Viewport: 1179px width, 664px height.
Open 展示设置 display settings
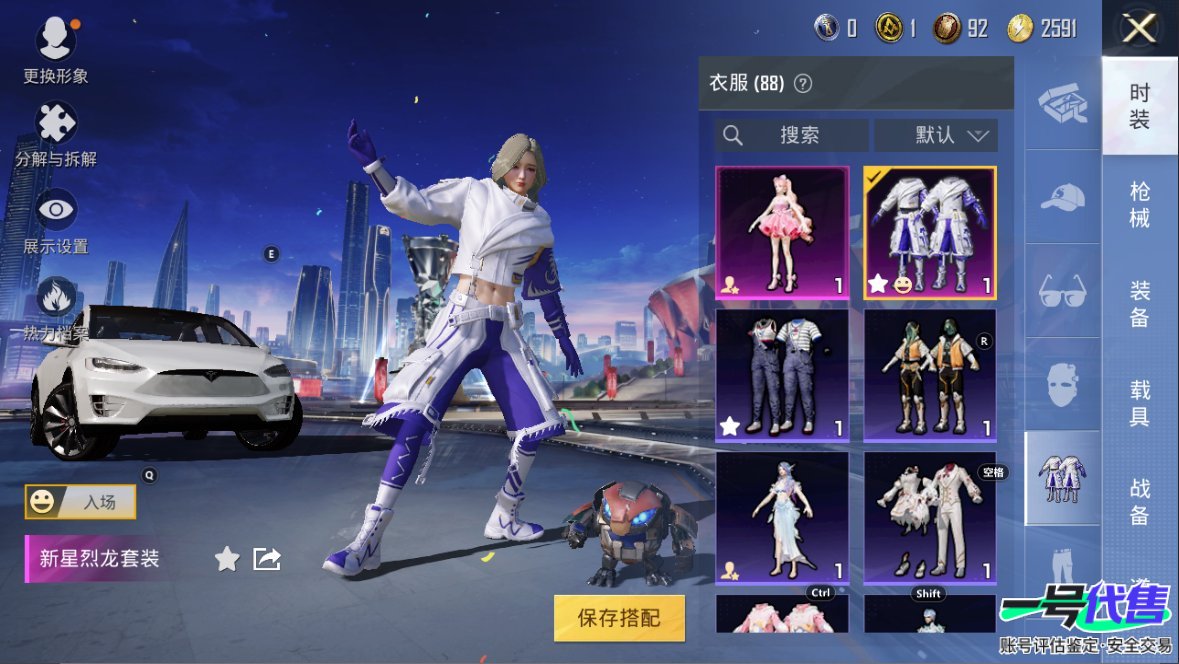click(x=56, y=212)
